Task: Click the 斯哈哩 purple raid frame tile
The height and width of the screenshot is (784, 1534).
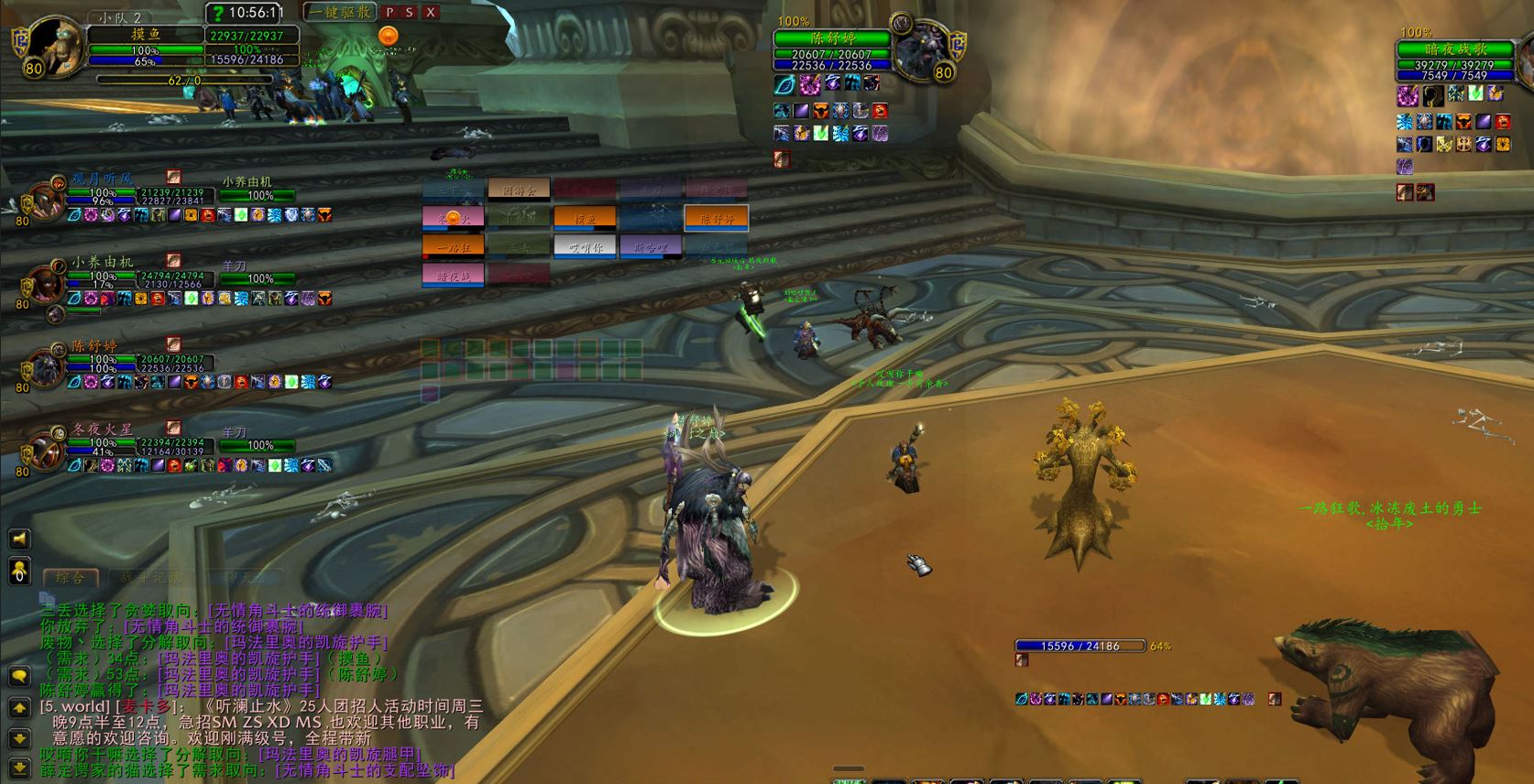Action: 651,246
